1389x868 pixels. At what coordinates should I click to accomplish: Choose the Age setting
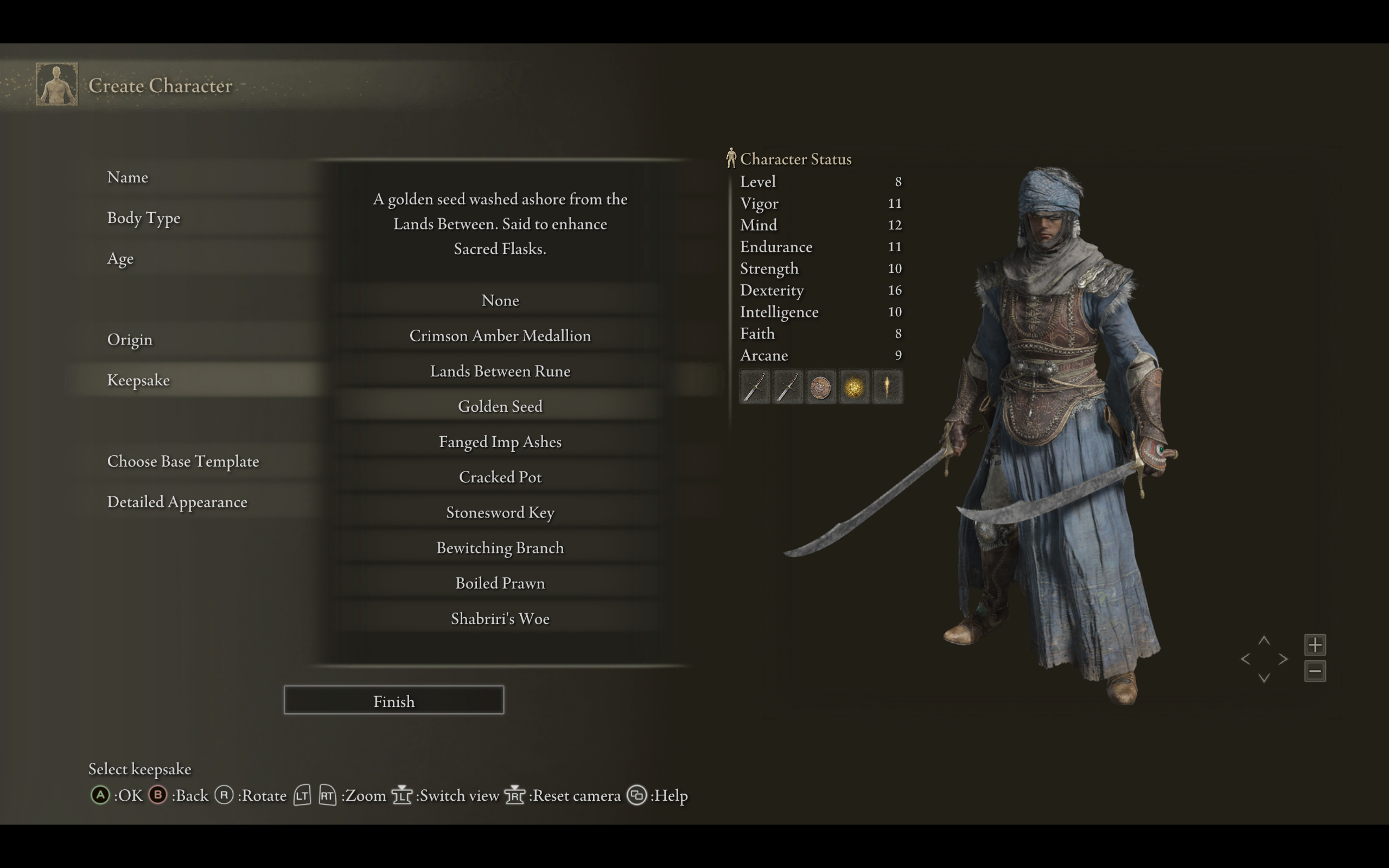coord(120,258)
